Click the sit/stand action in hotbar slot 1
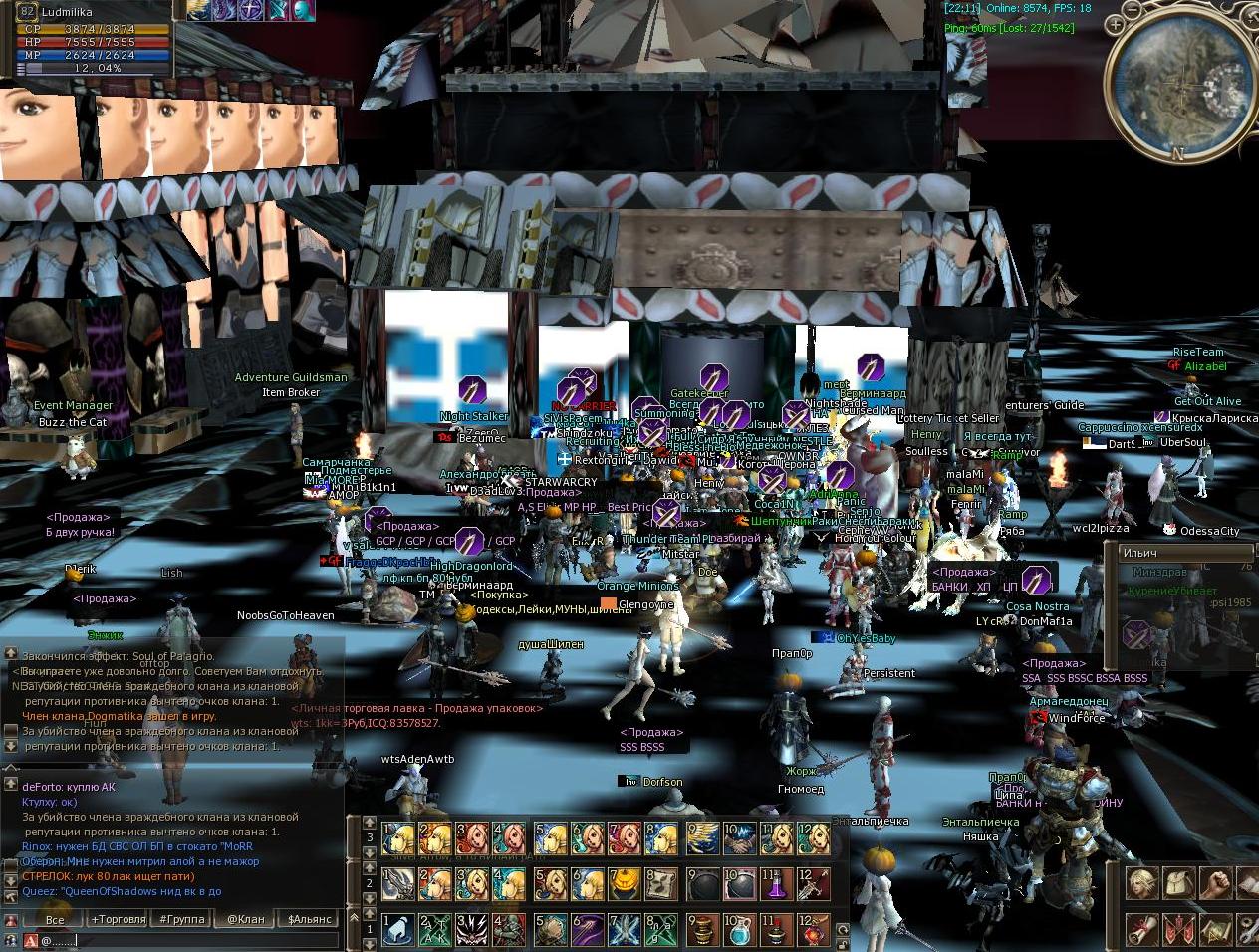Screen dimensions: 1259x952 (x=398, y=930)
